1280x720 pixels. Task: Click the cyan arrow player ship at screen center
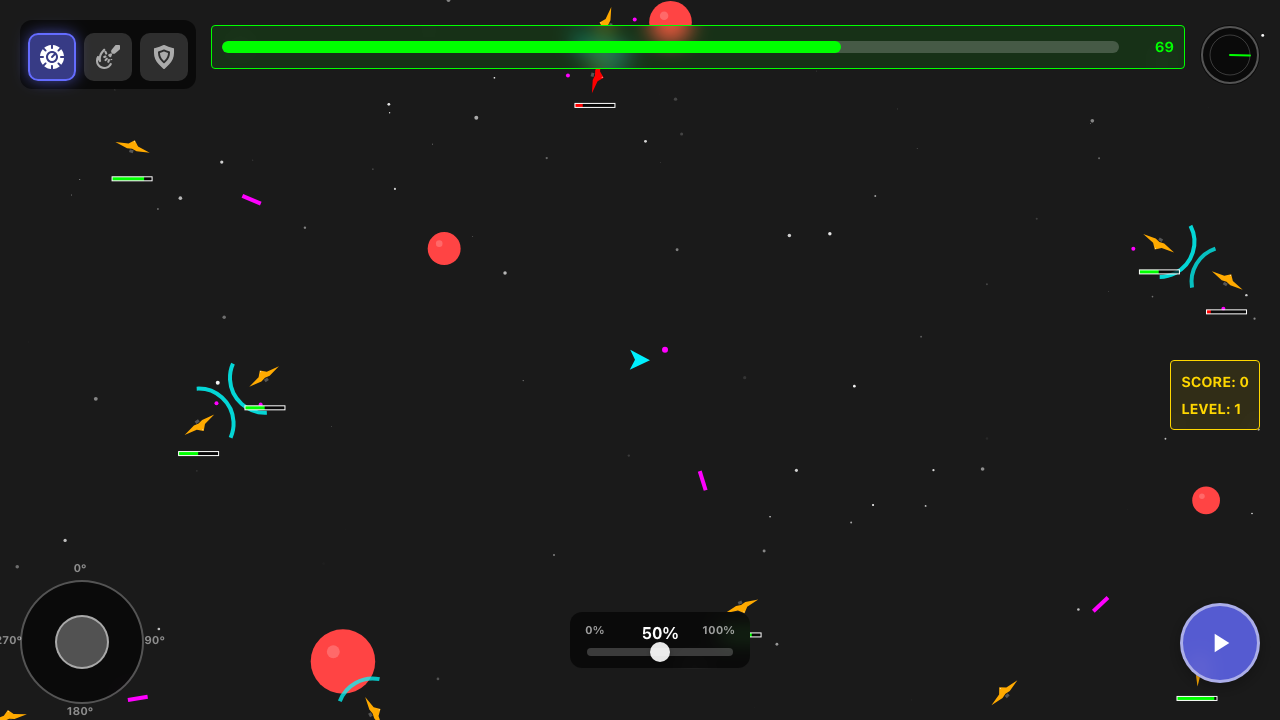coord(640,360)
